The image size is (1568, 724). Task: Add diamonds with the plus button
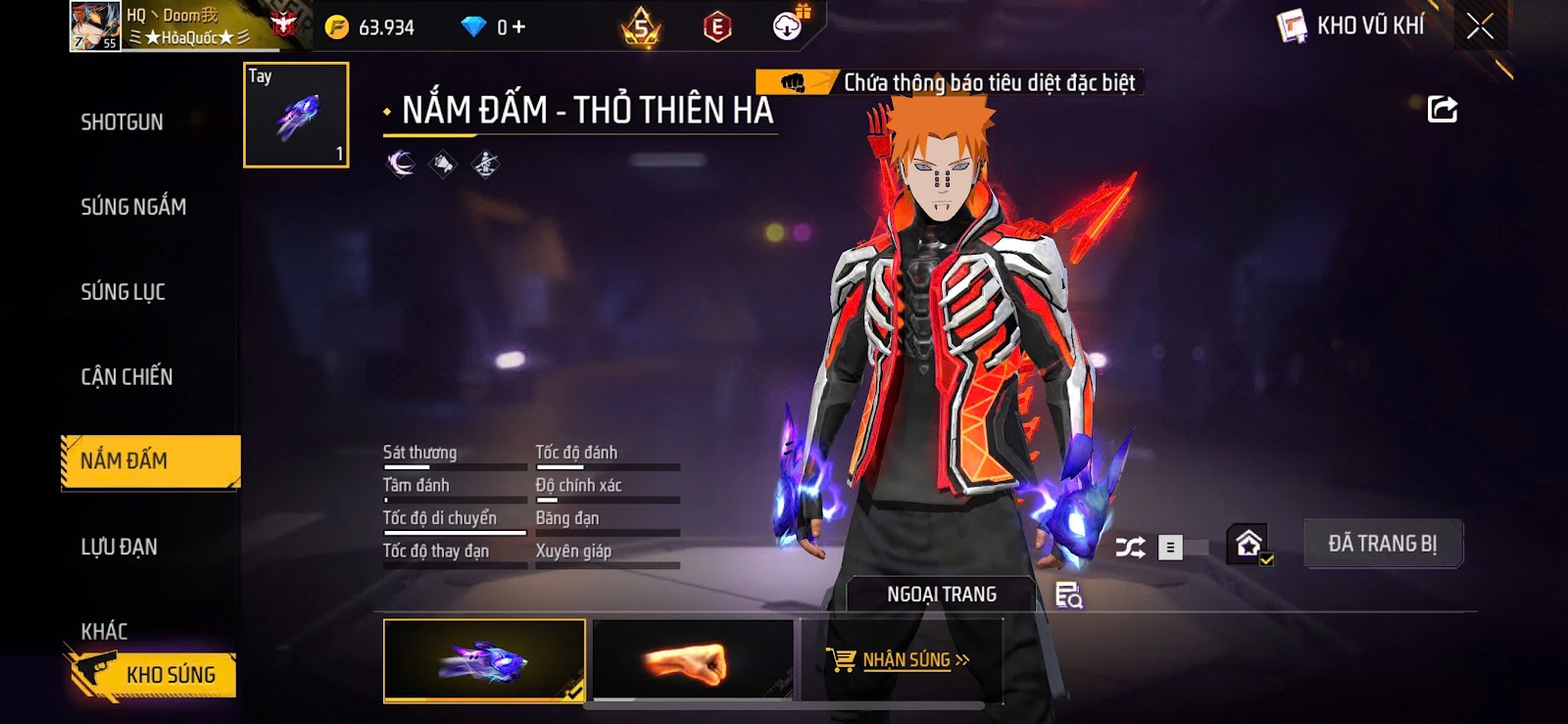tap(518, 27)
